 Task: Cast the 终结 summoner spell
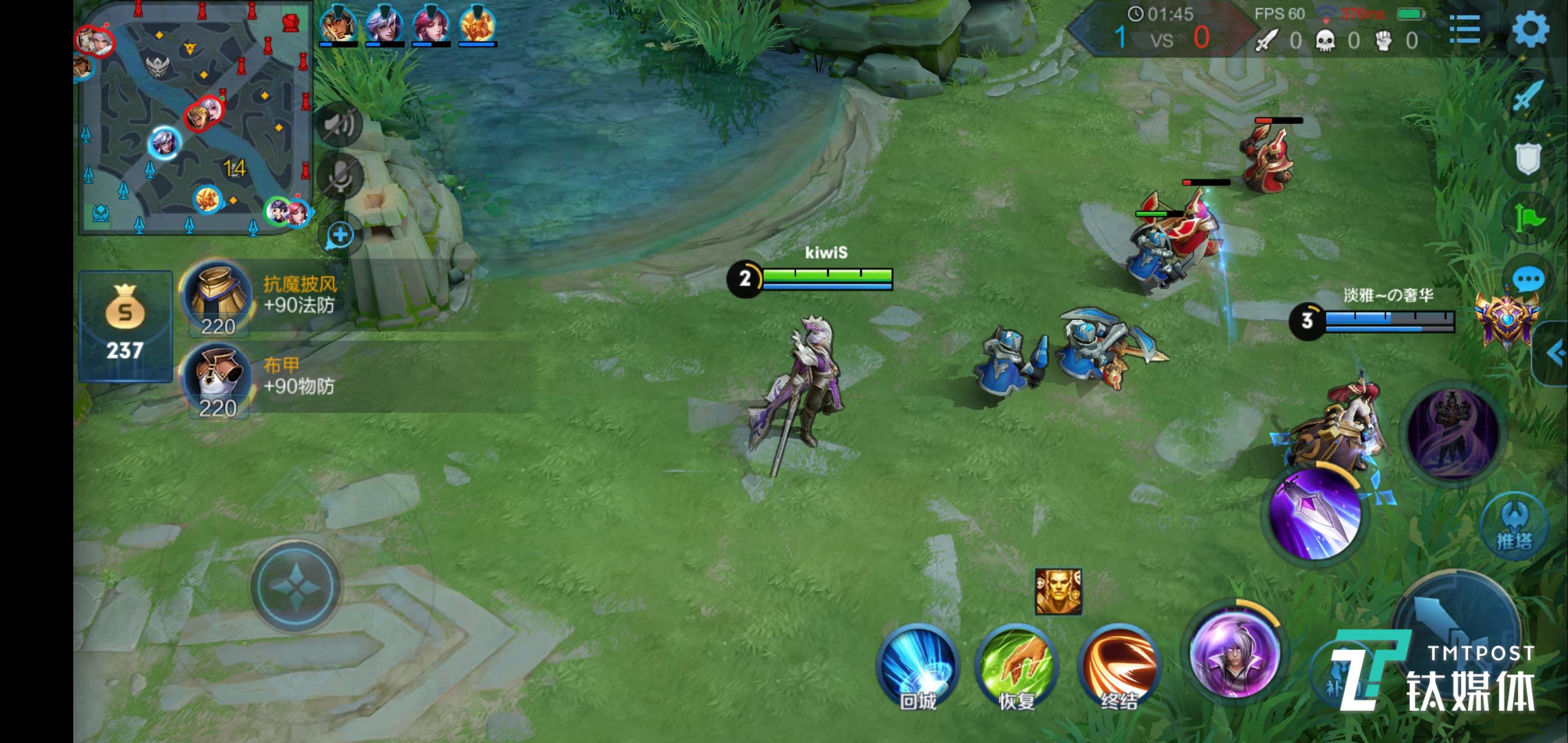(1119, 667)
